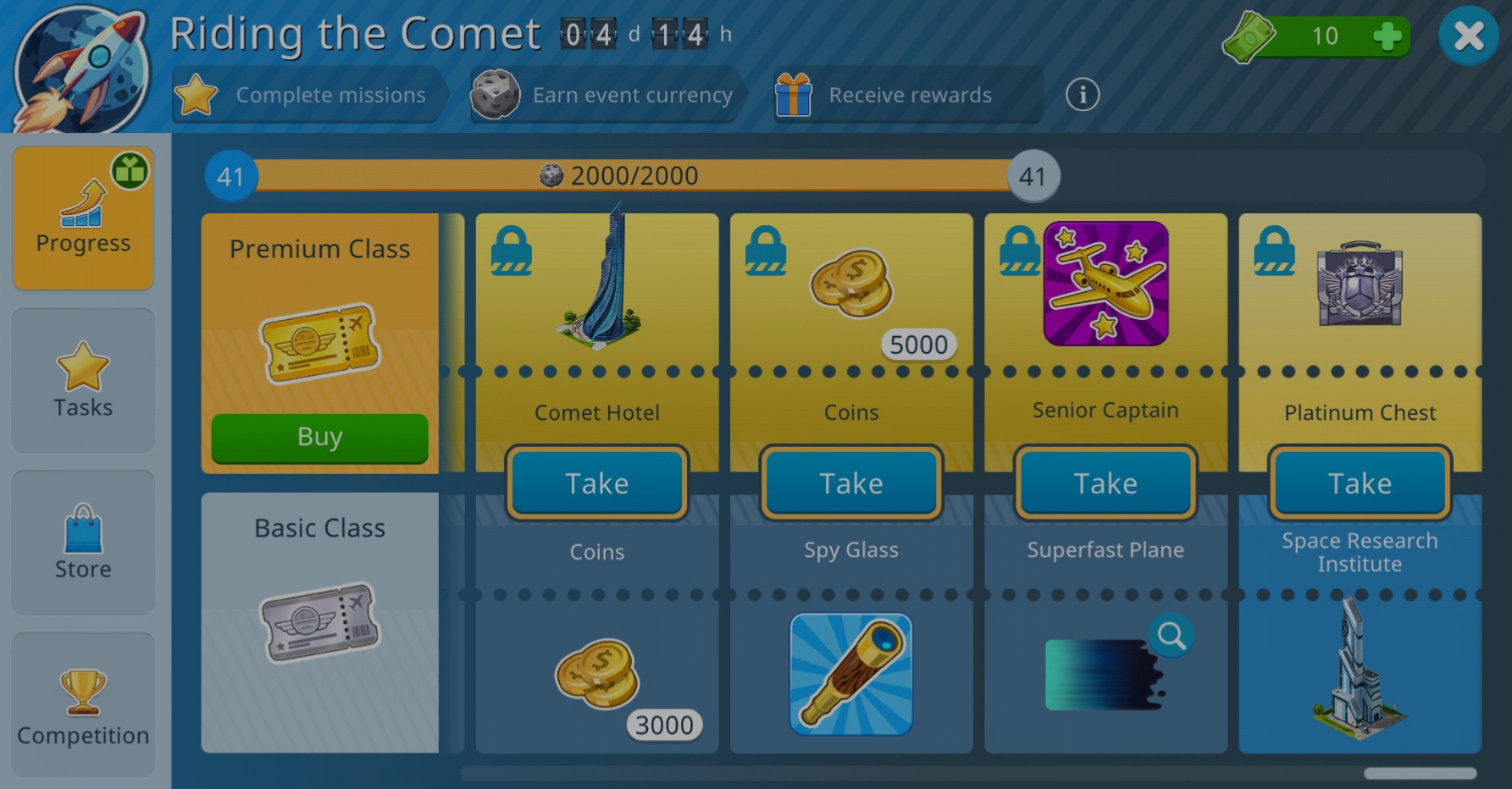Select the Spy Glass reward icon

[x=851, y=674]
